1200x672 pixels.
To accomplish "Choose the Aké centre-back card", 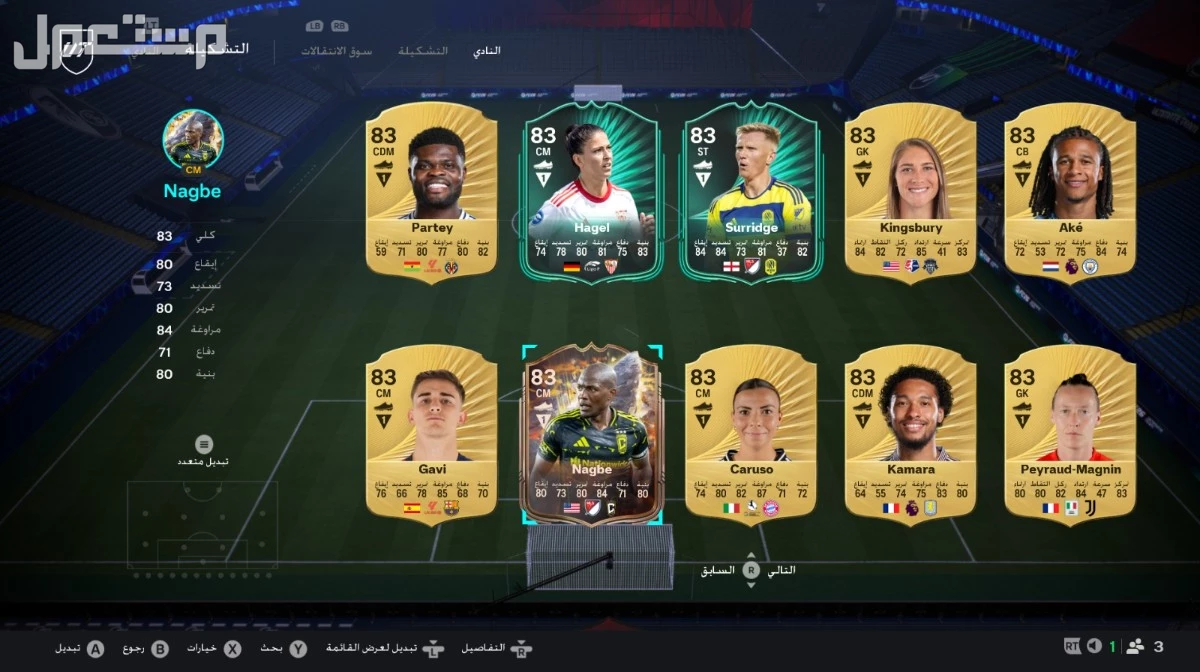I will pyautogui.click(x=1070, y=190).
